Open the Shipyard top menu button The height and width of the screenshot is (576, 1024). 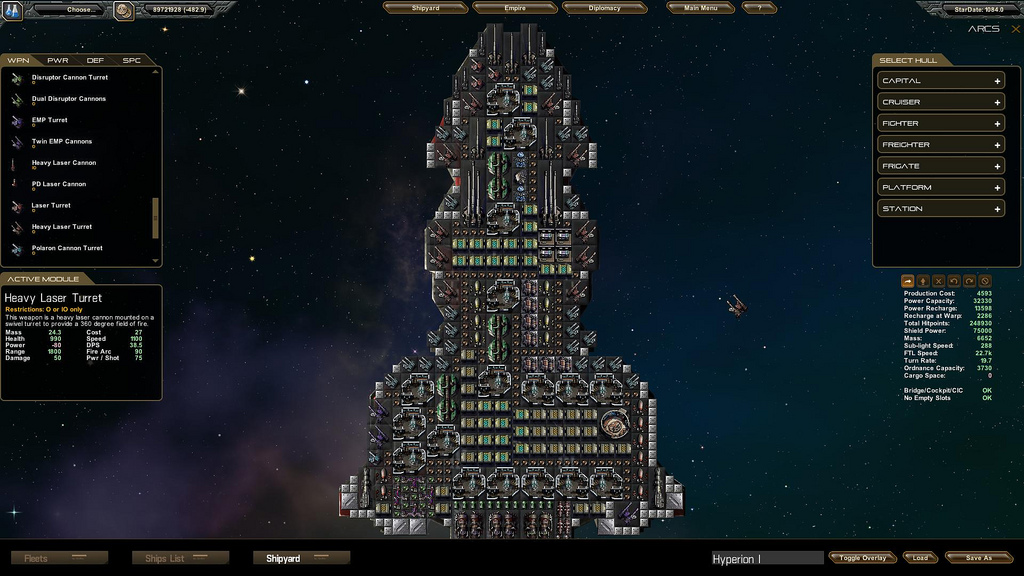426,8
